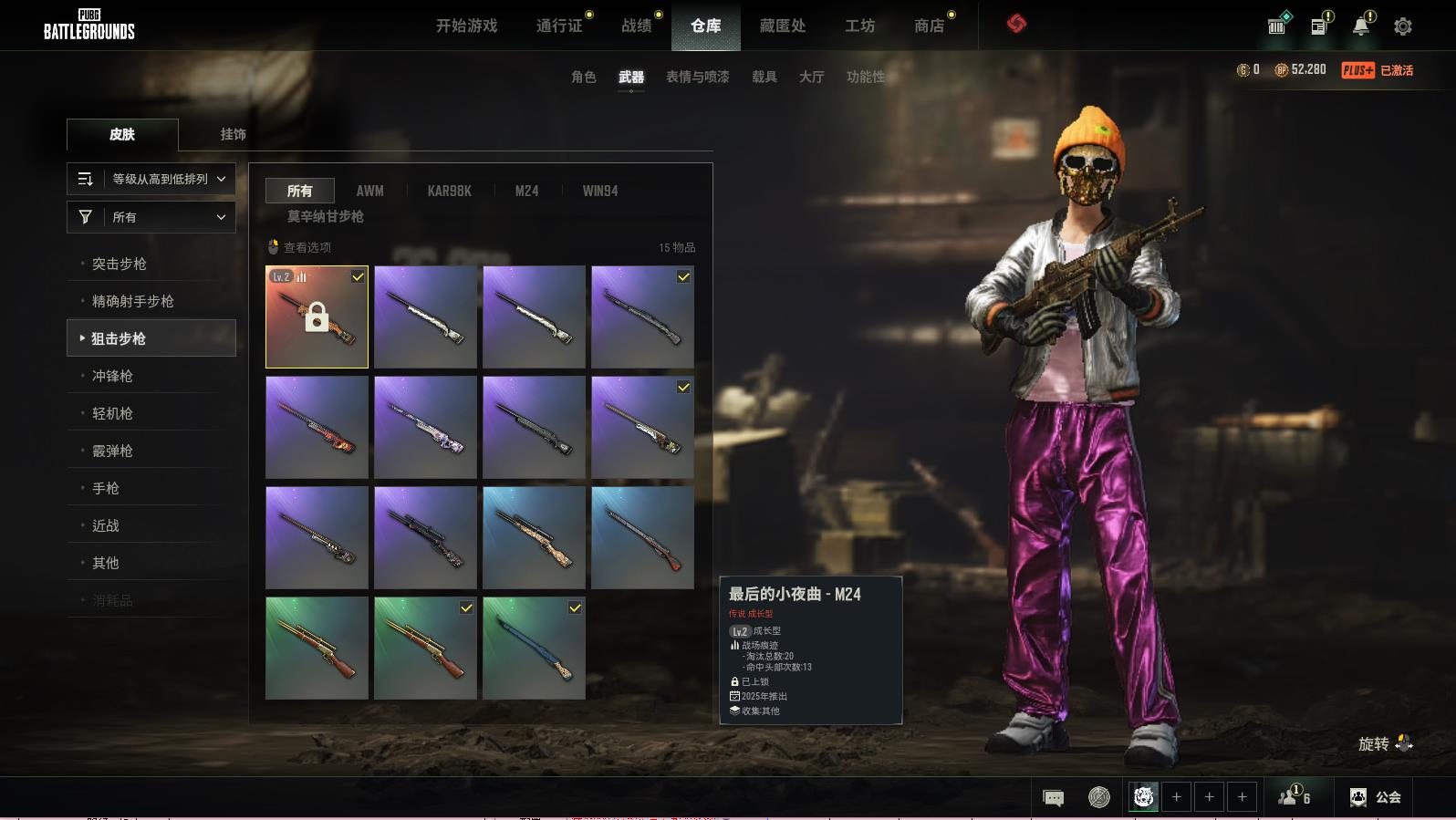
Task: Open the chat bubble icon
Action: click(x=1053, y=798)
